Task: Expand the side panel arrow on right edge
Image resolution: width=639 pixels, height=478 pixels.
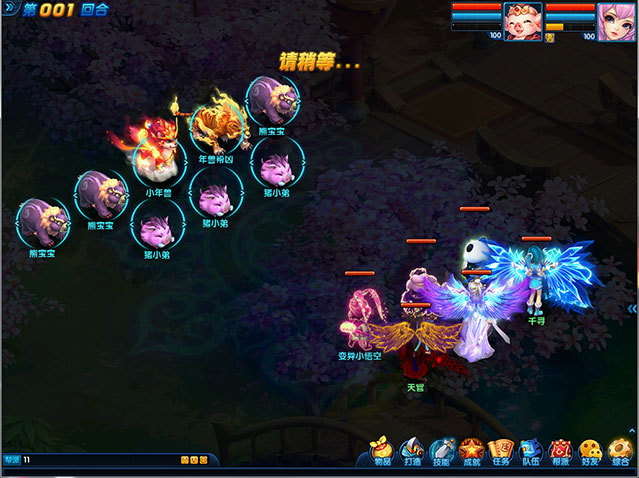Action: (x=633, y=309)
